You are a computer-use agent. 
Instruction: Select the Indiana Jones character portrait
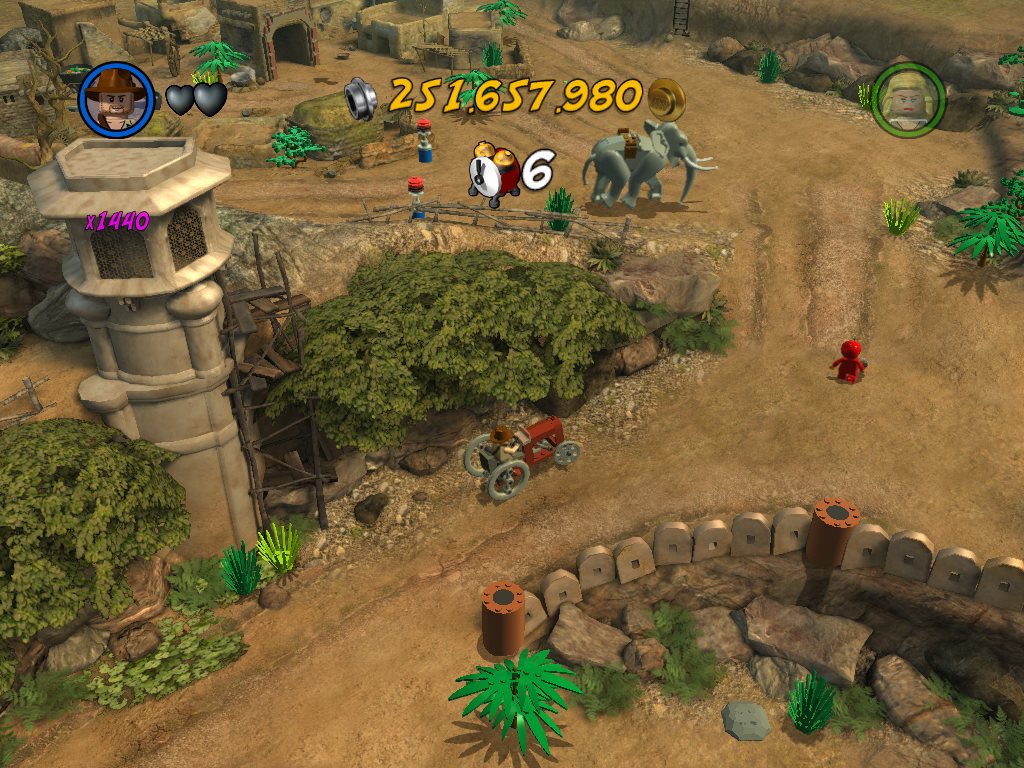[x=116, y=99]
